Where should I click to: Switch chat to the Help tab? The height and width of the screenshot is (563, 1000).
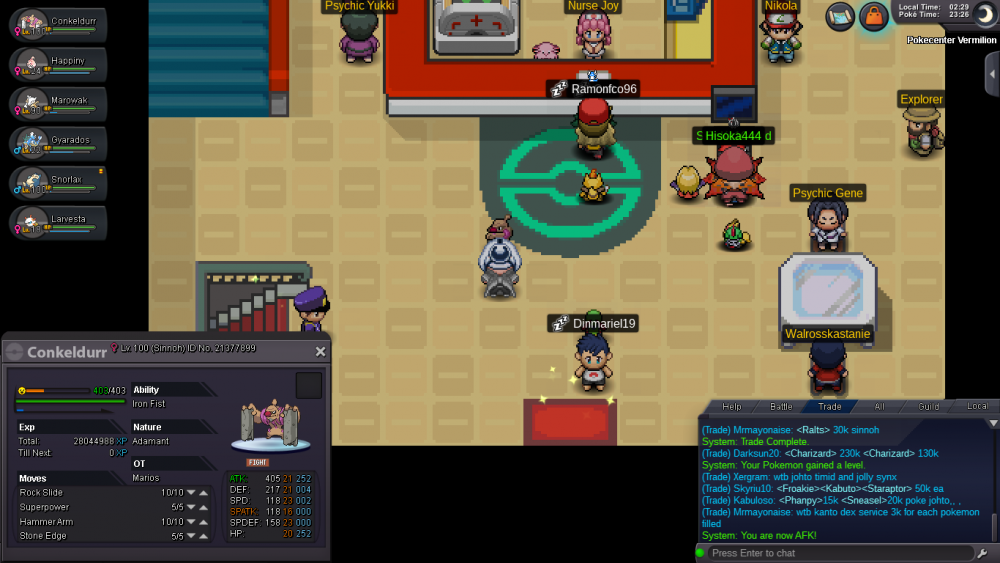pos(732,407)
